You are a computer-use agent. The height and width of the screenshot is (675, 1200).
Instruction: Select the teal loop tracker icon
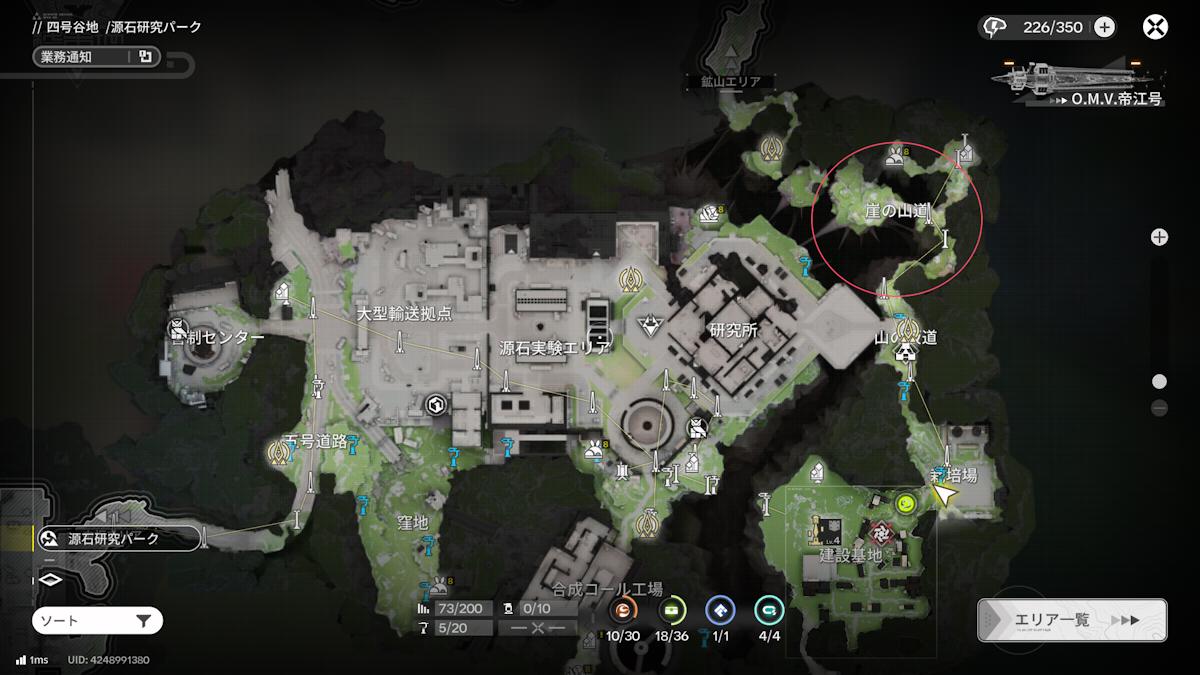point(769,609)
